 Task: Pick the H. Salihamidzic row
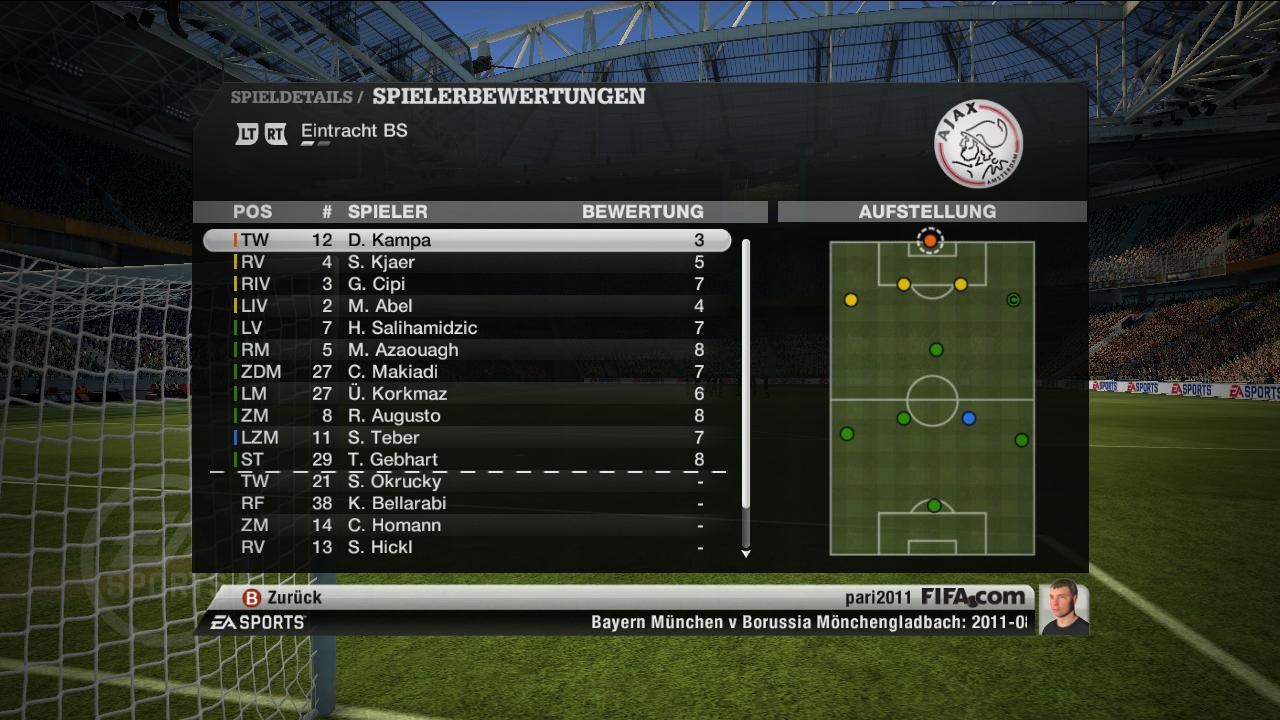[467, 328]
